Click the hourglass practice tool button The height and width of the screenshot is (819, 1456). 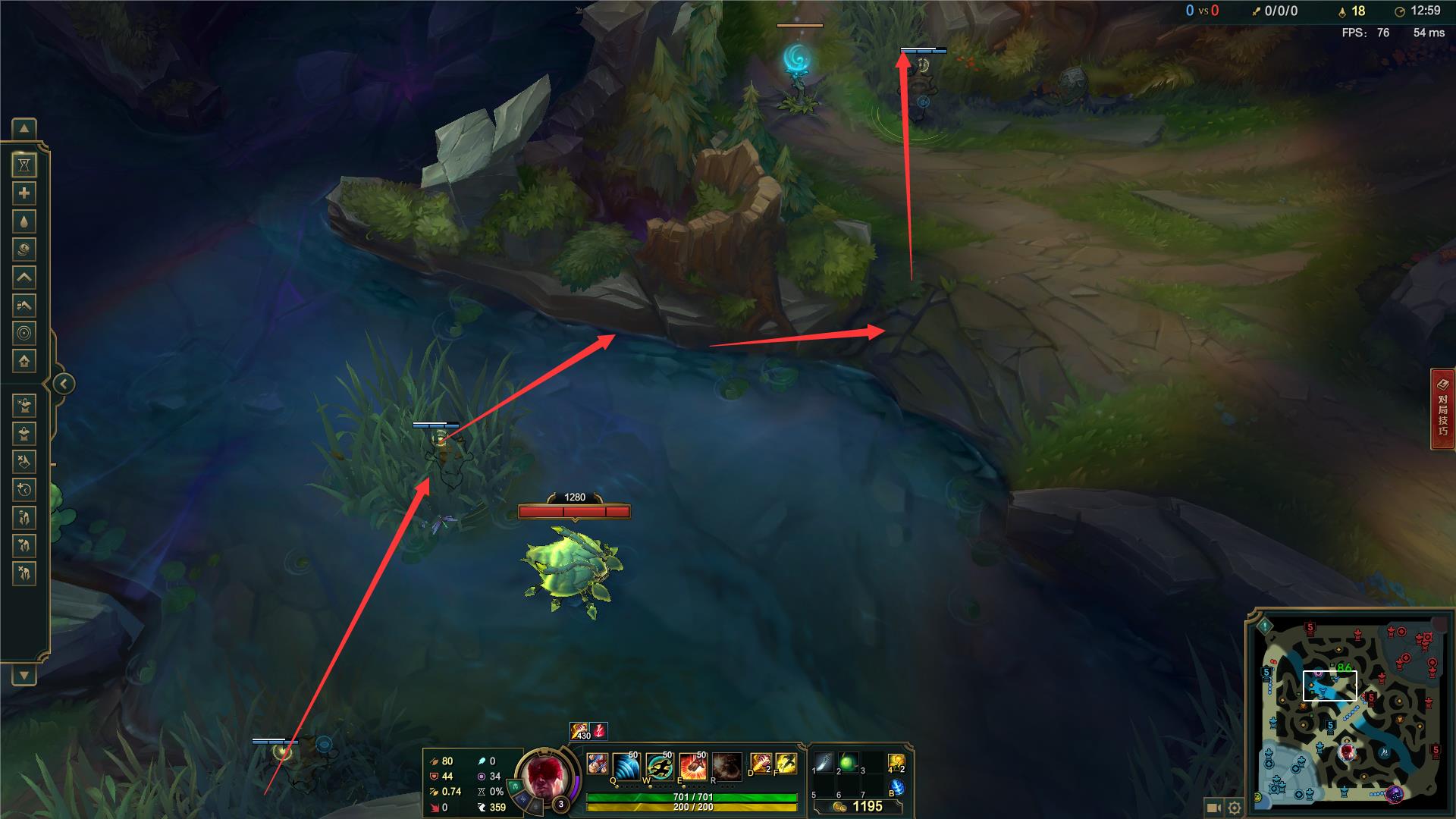(x=24, y=165)
